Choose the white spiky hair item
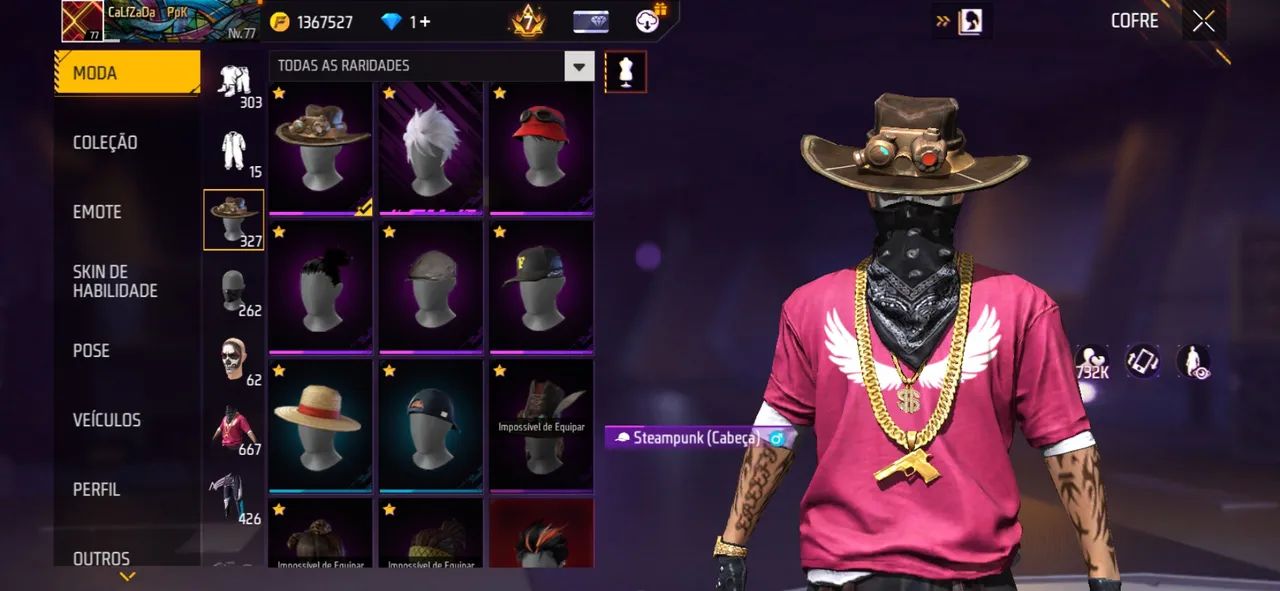The image size is (1280, 591). coord(431,148)
